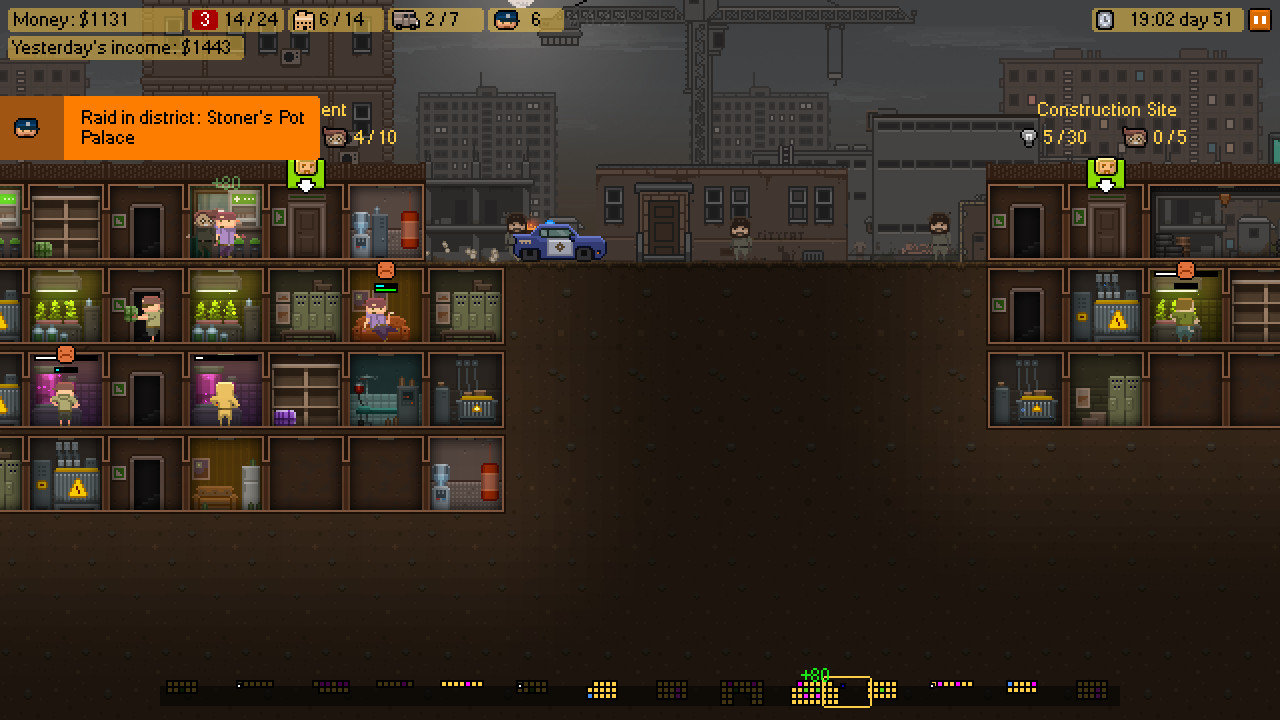Open the delivery van status icon
Image resolution: width=1280 pixels, height=720 pixels.
(404, 19)
